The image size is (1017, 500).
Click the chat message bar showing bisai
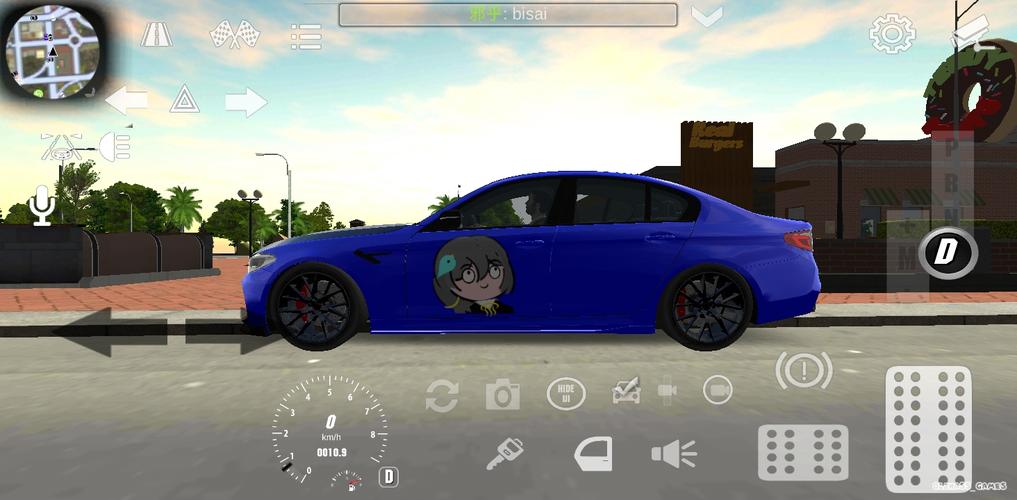coord(507,15)
